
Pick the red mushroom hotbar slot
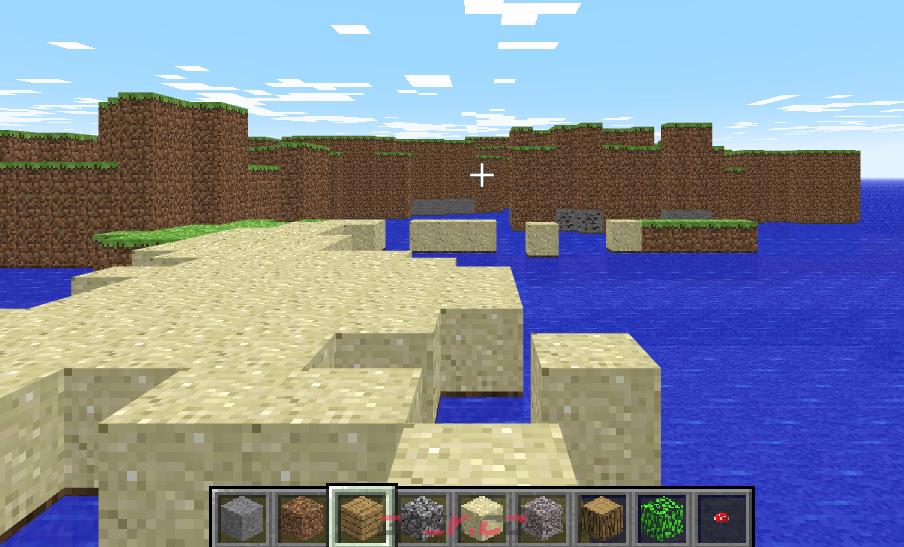point(721,517)
